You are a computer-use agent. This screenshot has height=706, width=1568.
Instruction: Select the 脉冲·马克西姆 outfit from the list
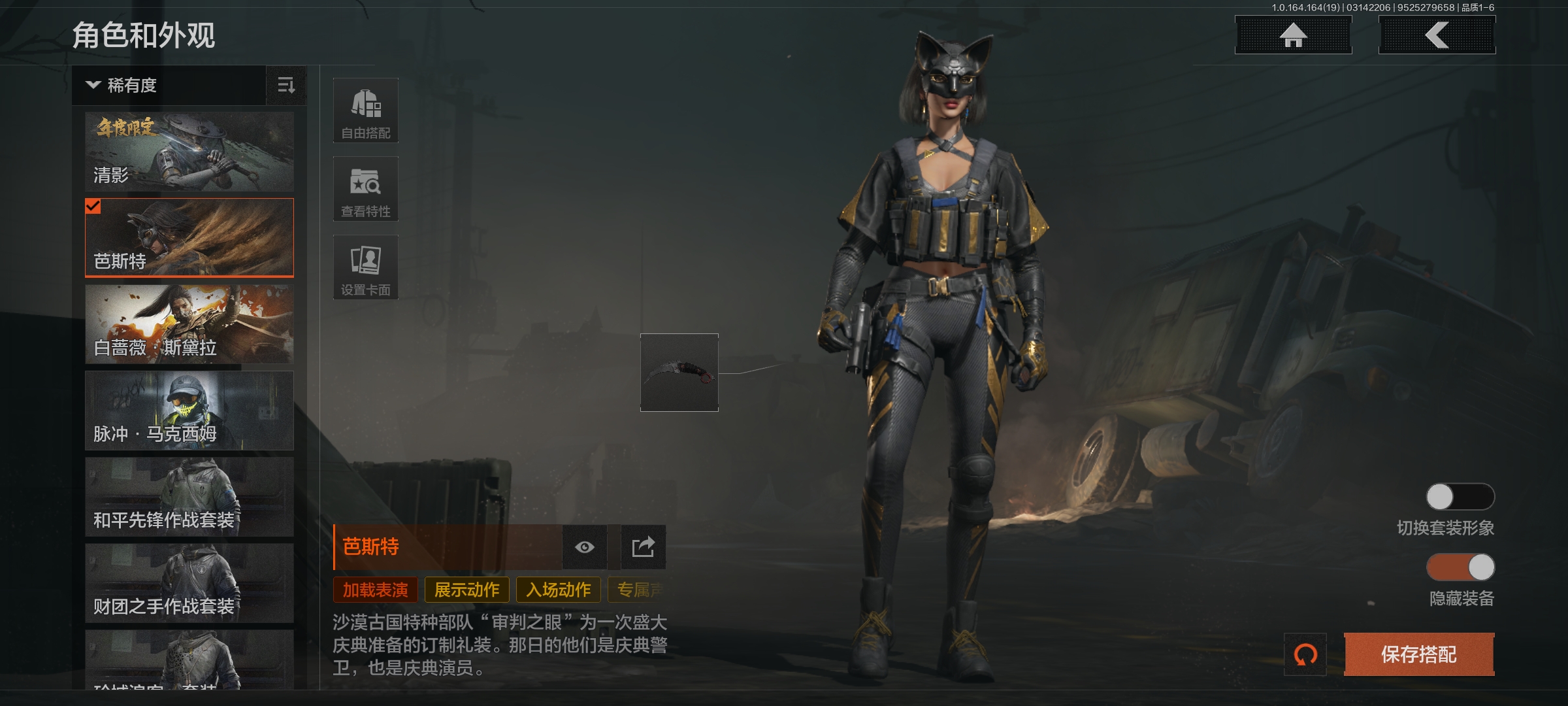pyautogui.click(x=189, y=411)
